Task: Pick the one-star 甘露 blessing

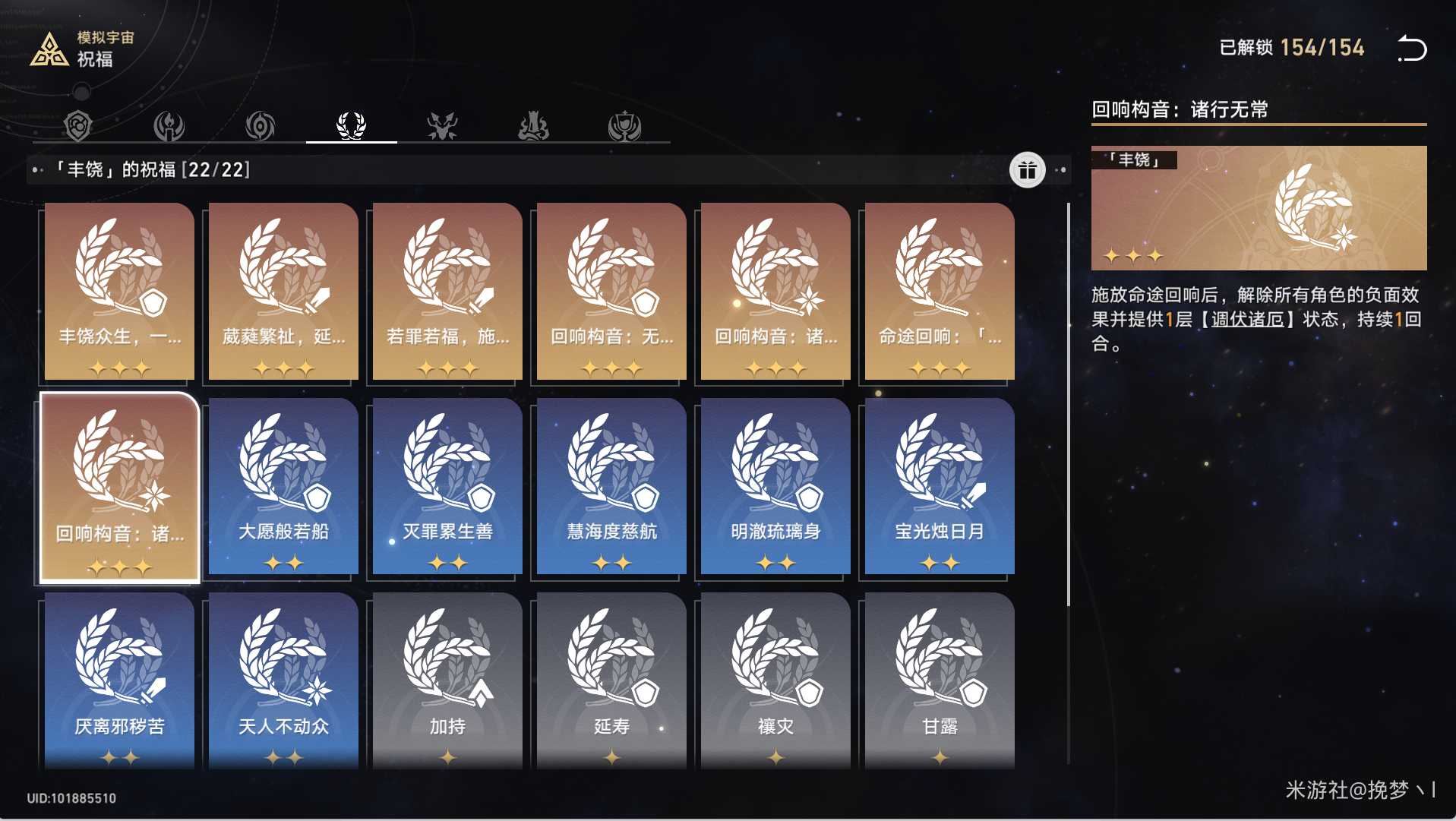Action: coord(940,680)
